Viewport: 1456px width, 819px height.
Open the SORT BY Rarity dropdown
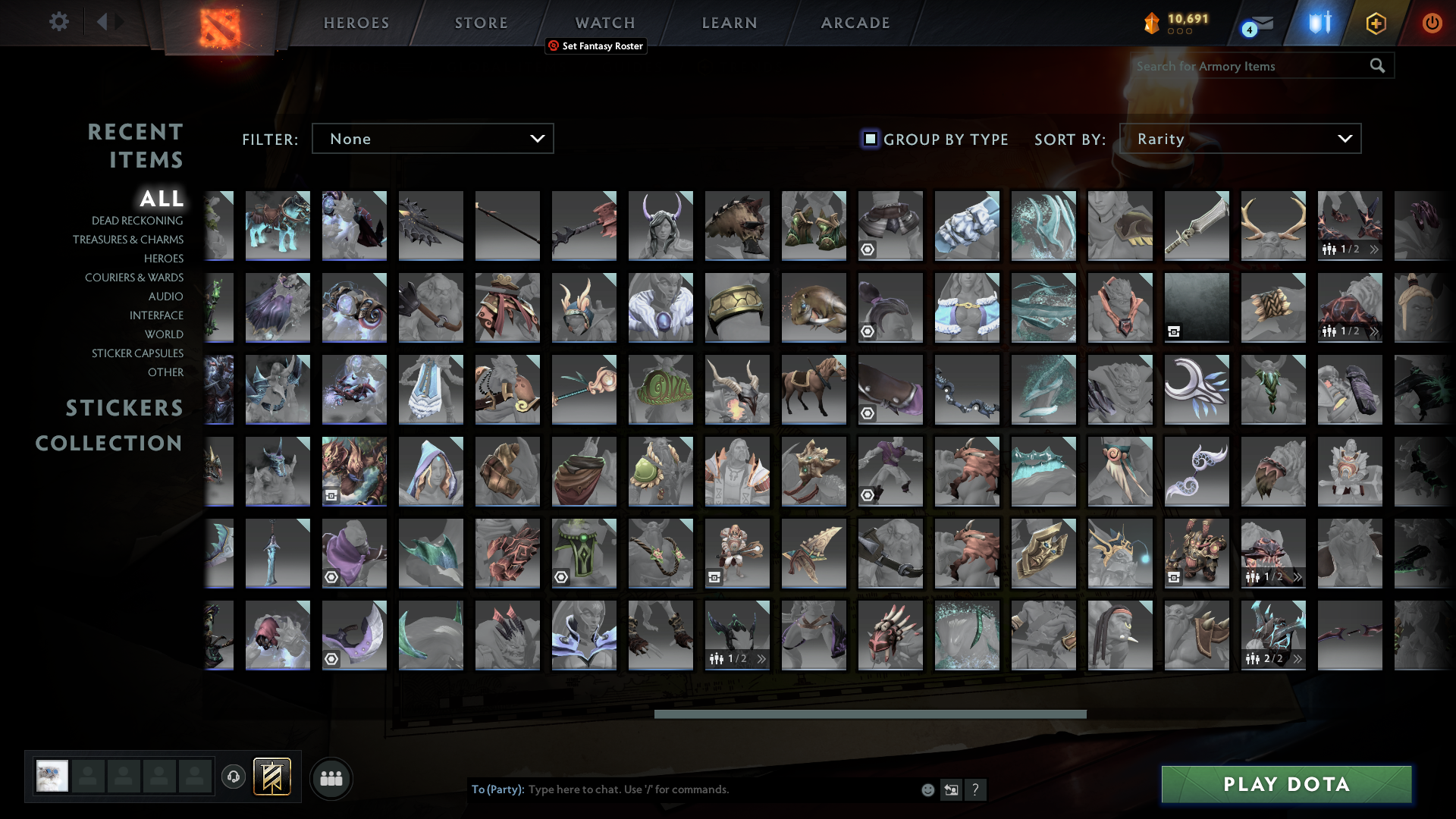(x=1240, y=138)
